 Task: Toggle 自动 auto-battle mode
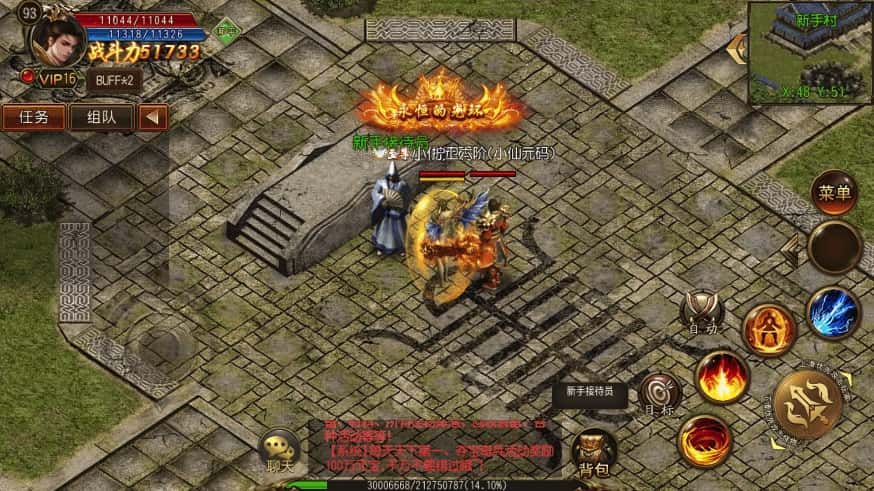pos(702,311)
